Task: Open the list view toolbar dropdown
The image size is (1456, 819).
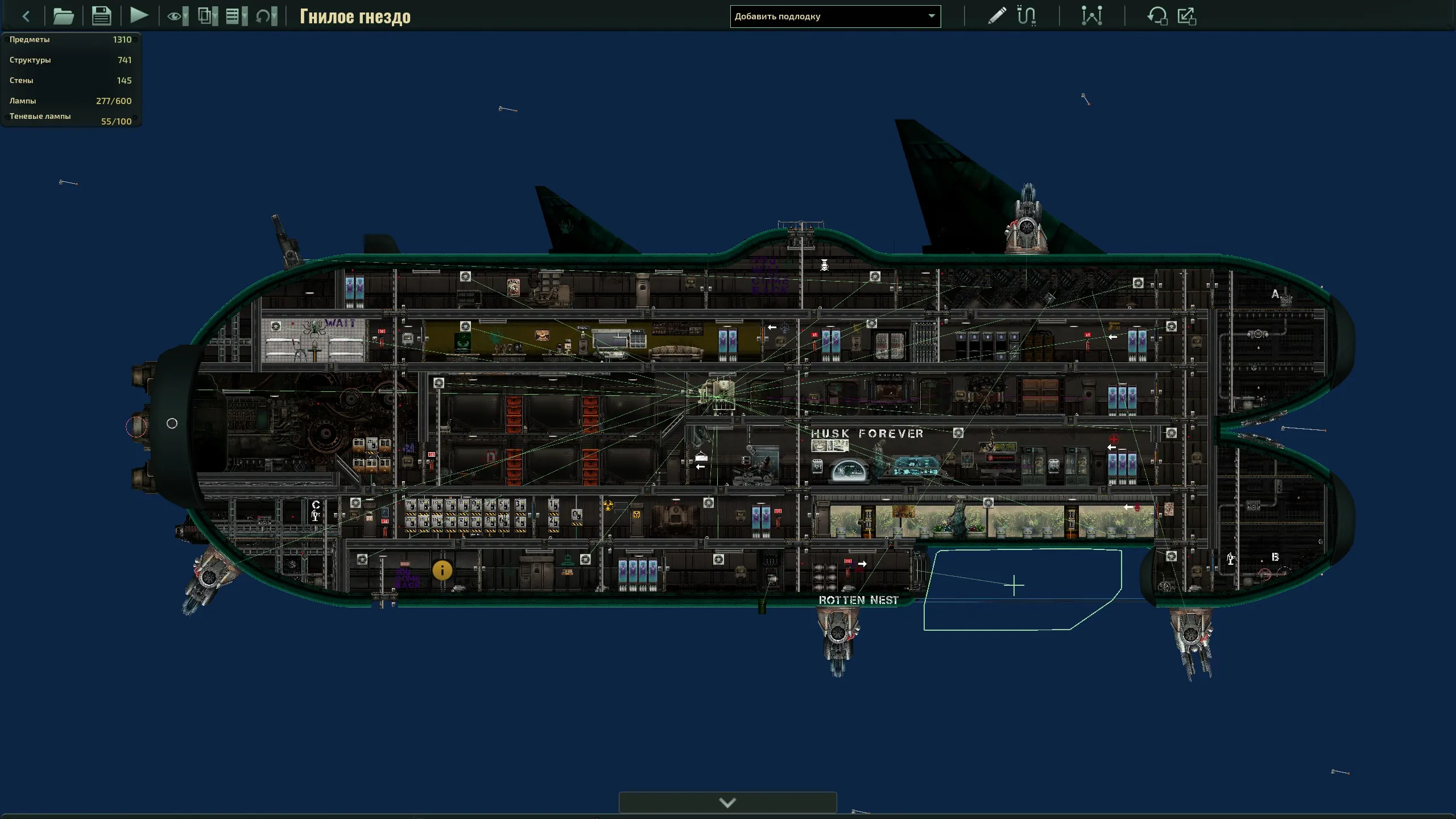Action: (x=236, y=16)
